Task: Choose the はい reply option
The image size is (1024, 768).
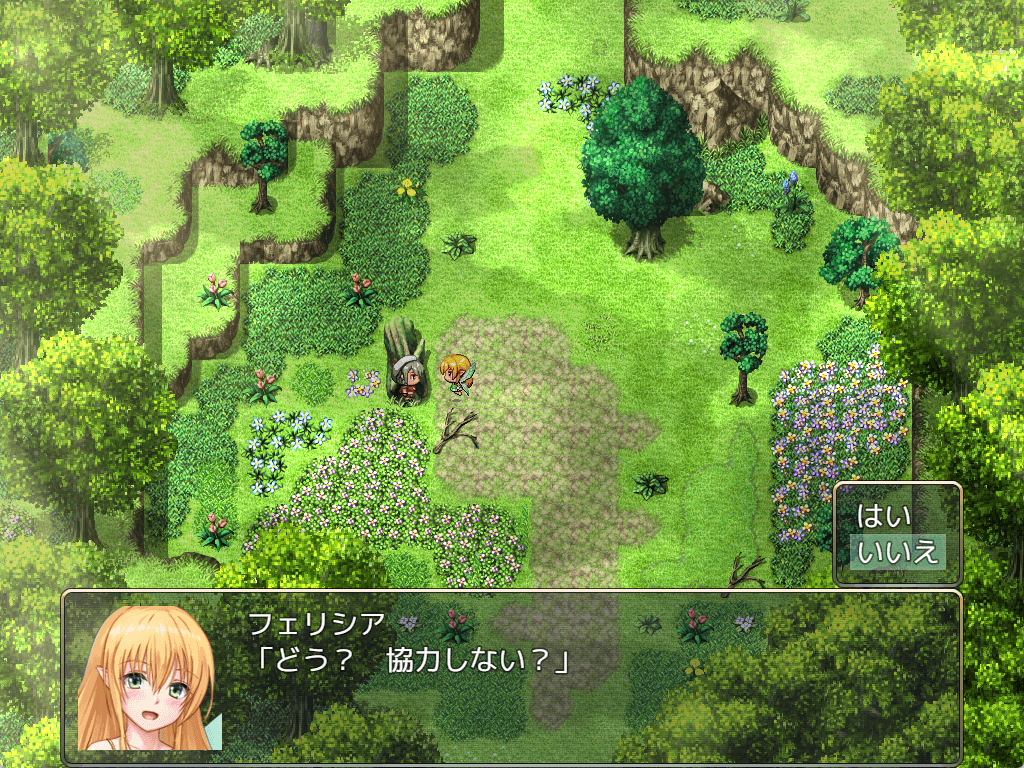Action: point(885,517)
